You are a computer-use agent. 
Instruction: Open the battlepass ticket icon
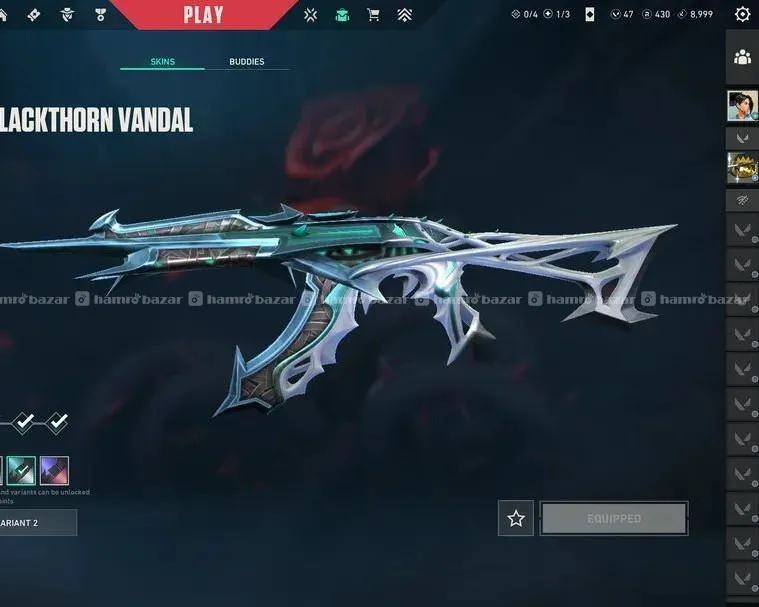(33, 14)
